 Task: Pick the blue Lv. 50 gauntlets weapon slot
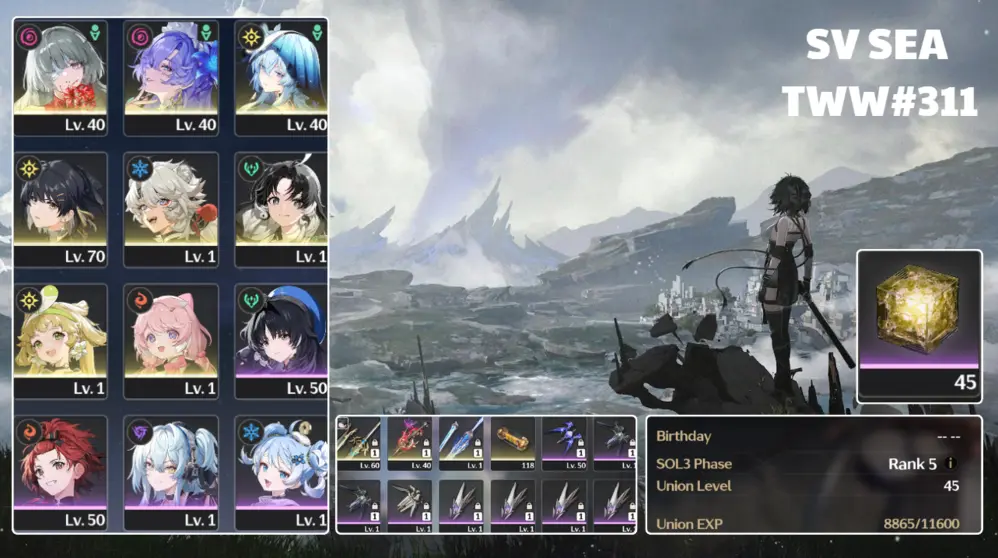(564, 444)
